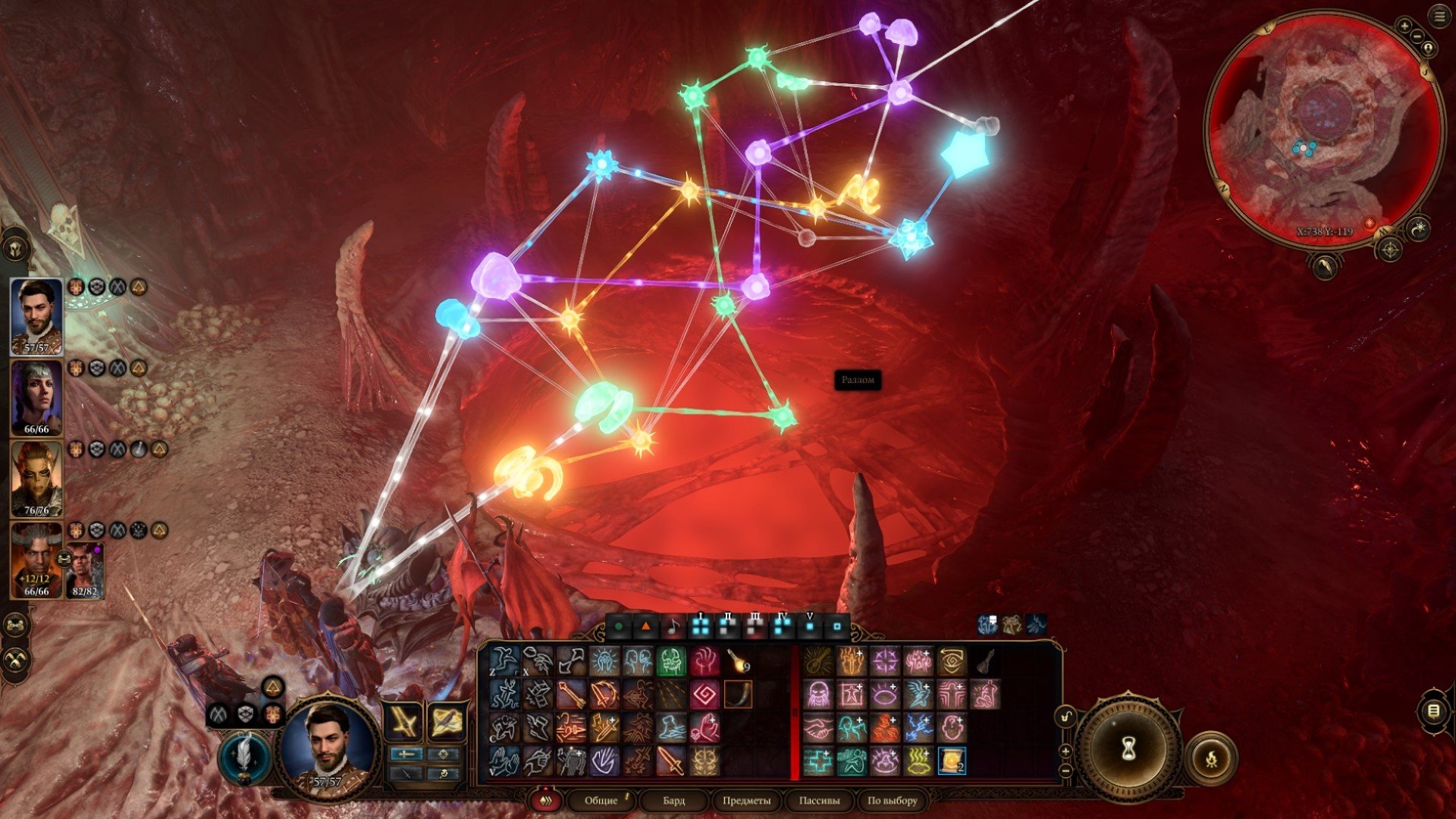Use the flaming bottle item slot

pyautogui.click(x=737, y=661)
